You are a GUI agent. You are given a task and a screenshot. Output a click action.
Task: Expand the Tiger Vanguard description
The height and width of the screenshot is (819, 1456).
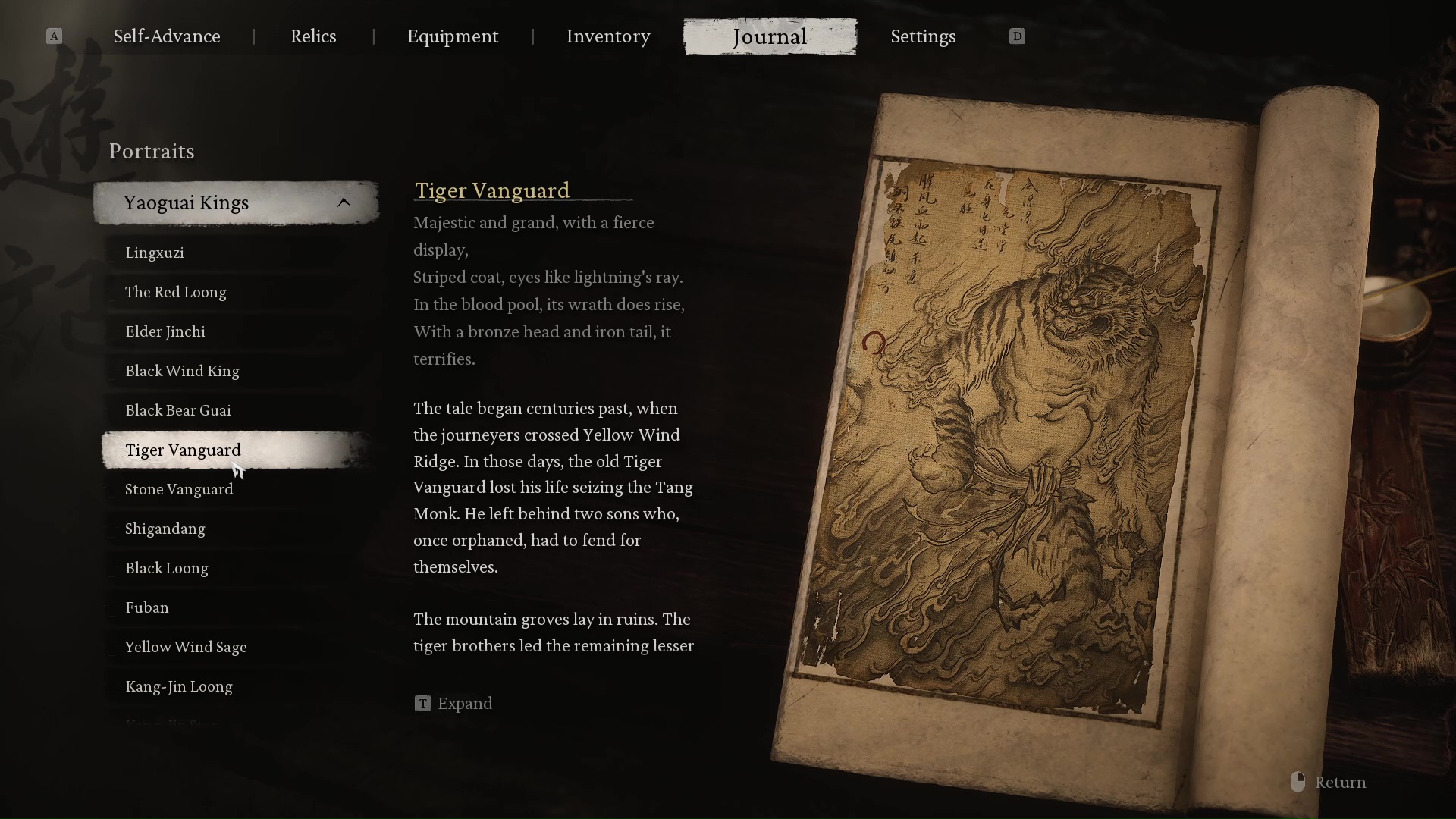[454, 704]
